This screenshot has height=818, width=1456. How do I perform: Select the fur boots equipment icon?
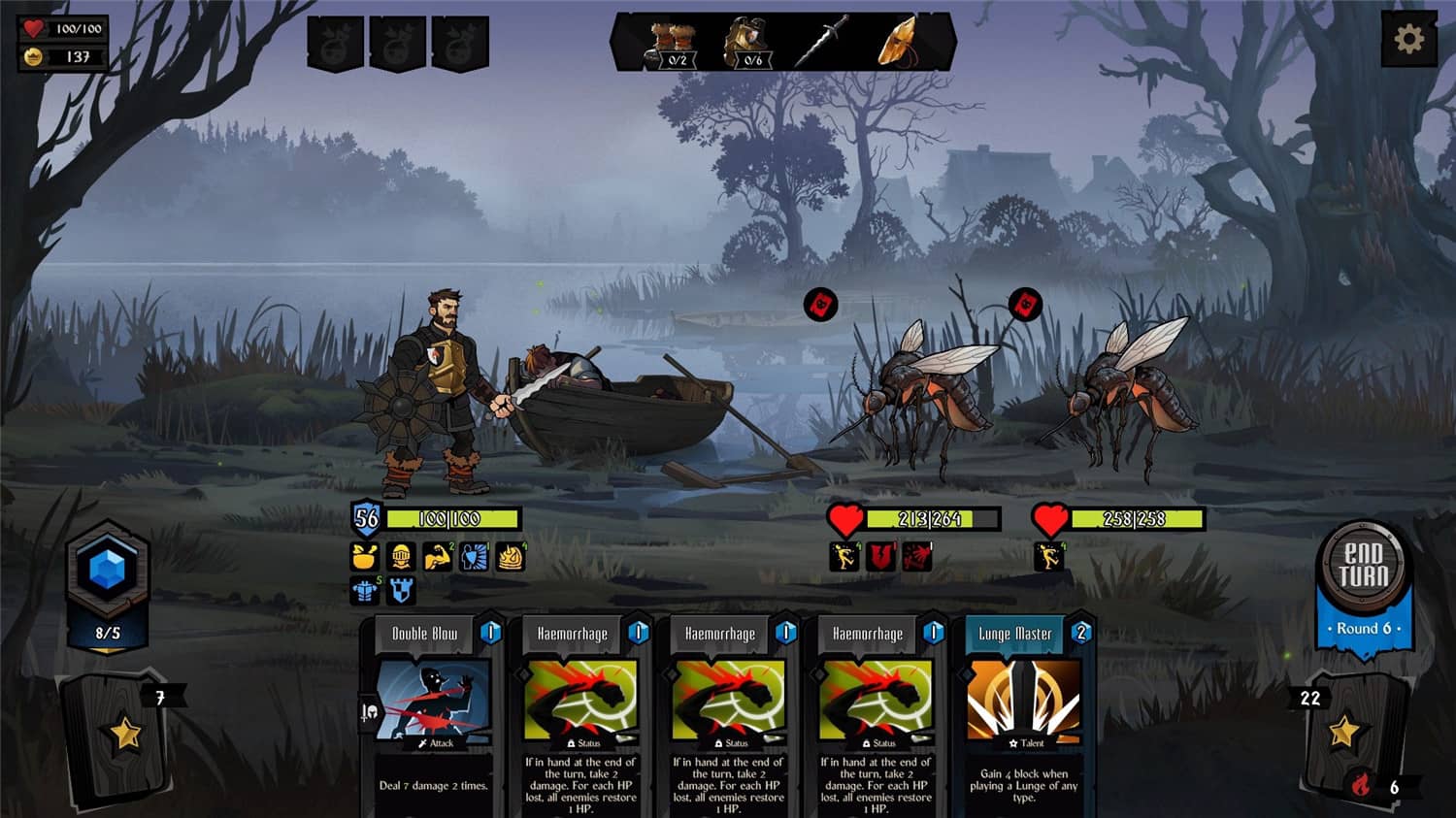coord(673,42)
